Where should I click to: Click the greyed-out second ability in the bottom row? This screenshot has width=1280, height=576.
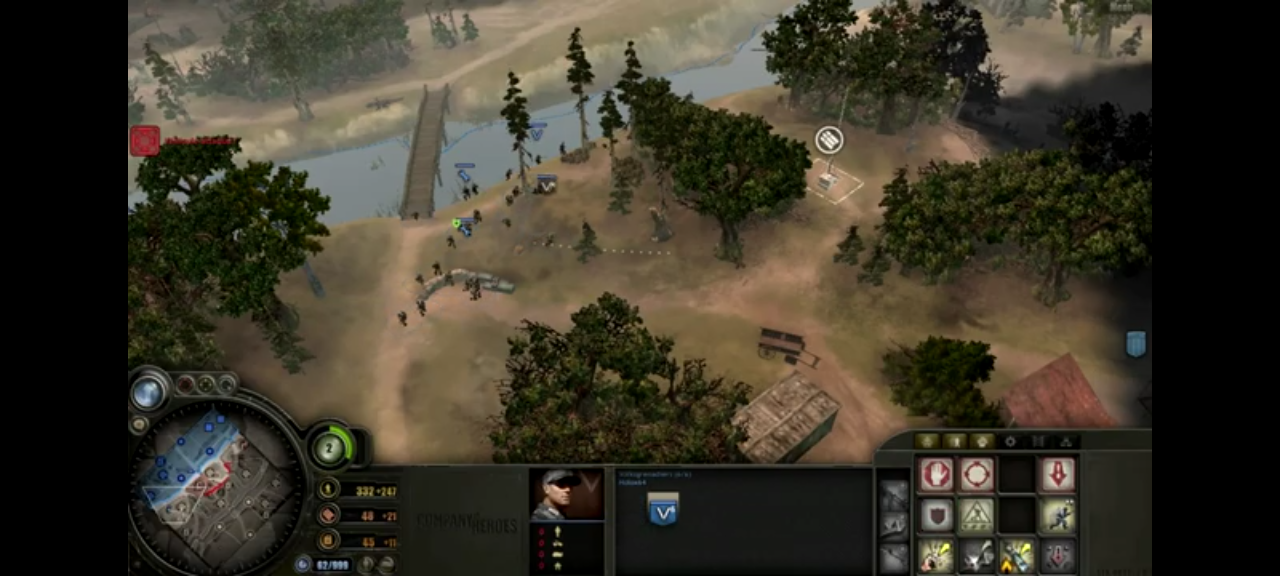tap(977, 556)
